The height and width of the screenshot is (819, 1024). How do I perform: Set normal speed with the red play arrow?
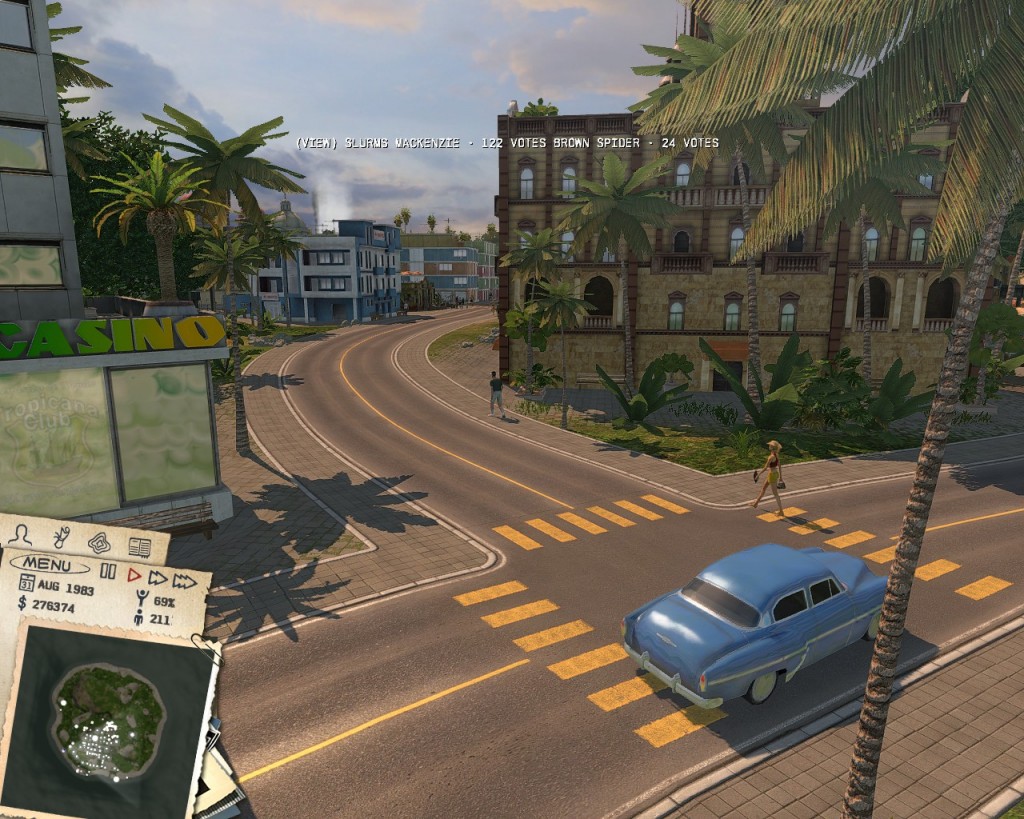click(x=133, y=574)
